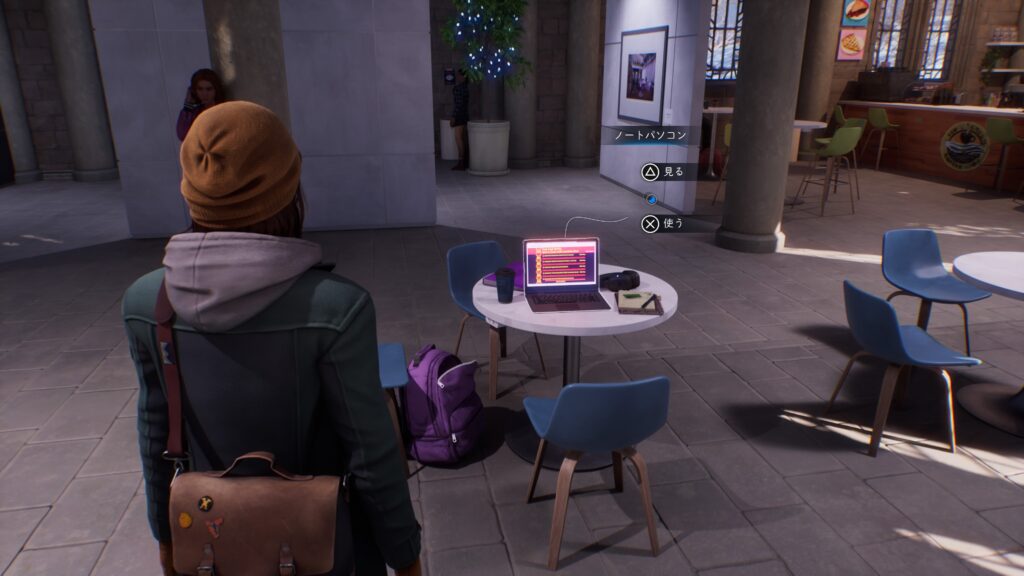Choose the 見る (look) option for the laptop
The width and height of the screenshot is (1024, 576).
click(664, 172)
